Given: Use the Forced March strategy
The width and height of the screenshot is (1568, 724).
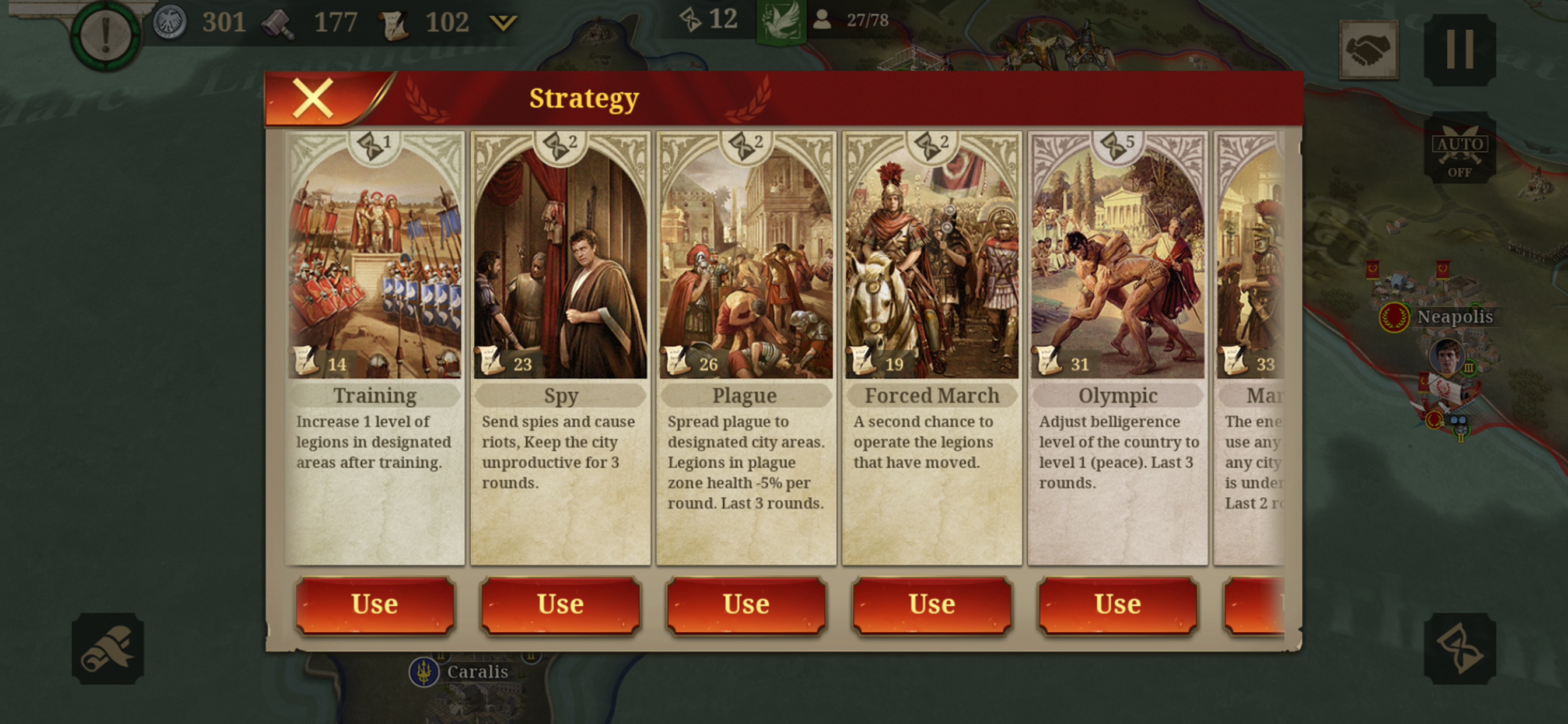Looking at the screenshot, I should pyautogui.click(x=932, y=604).
